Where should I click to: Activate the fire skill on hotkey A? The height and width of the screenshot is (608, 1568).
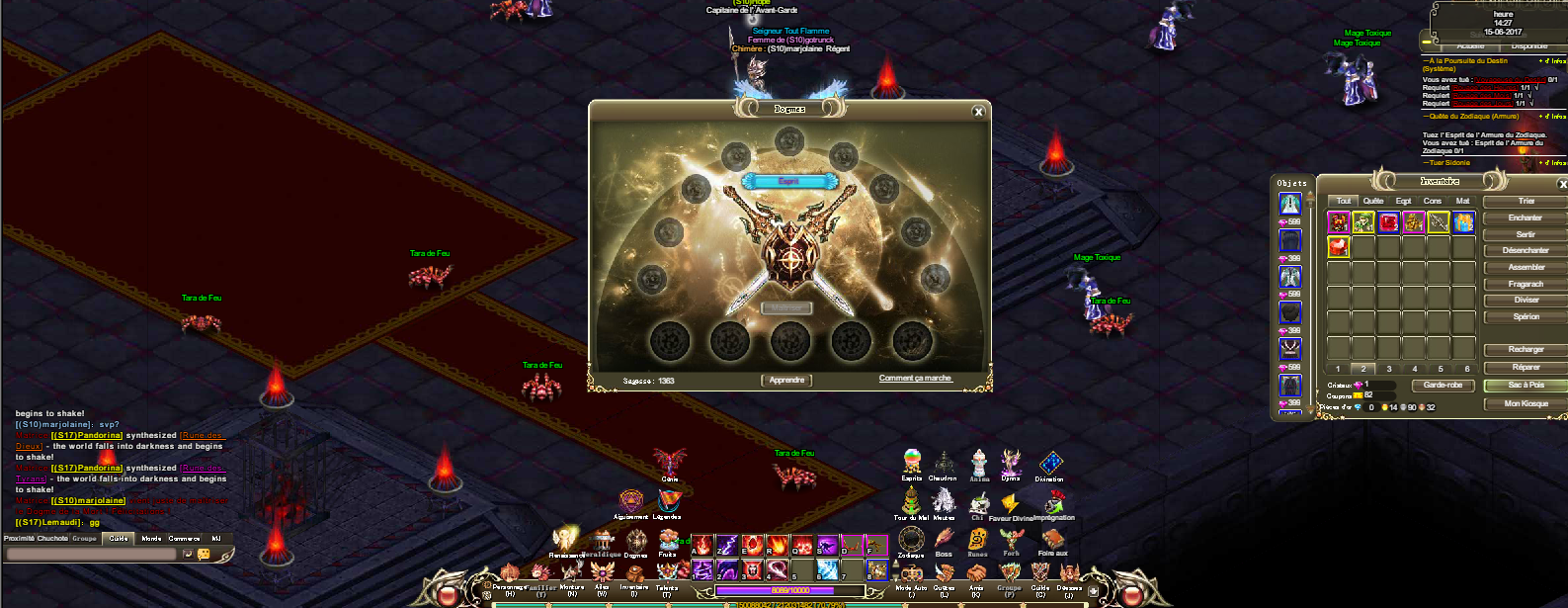(x=701, y=546)
